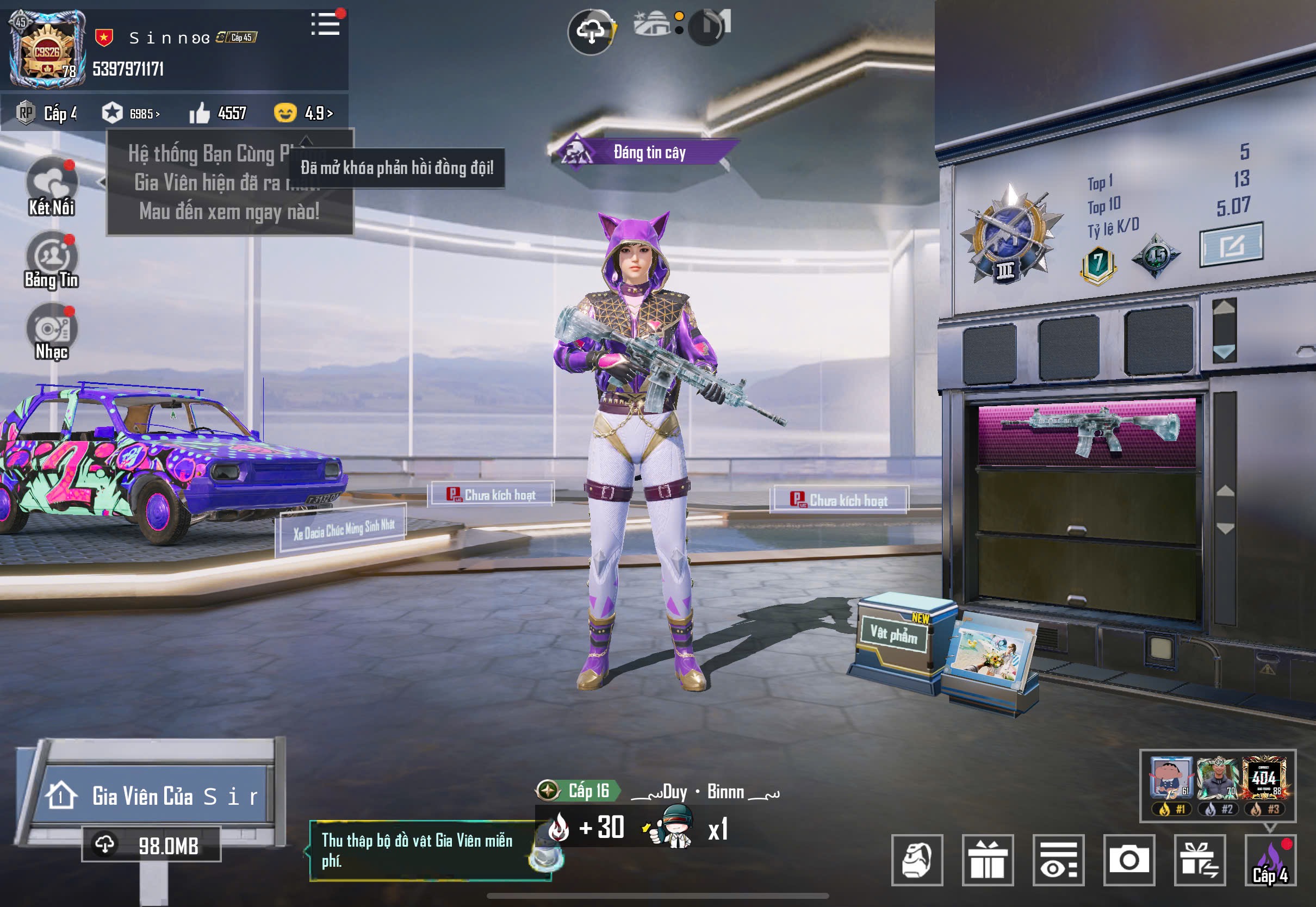
Task: Open the 4.9 smiley rating details
Action: 304,113
